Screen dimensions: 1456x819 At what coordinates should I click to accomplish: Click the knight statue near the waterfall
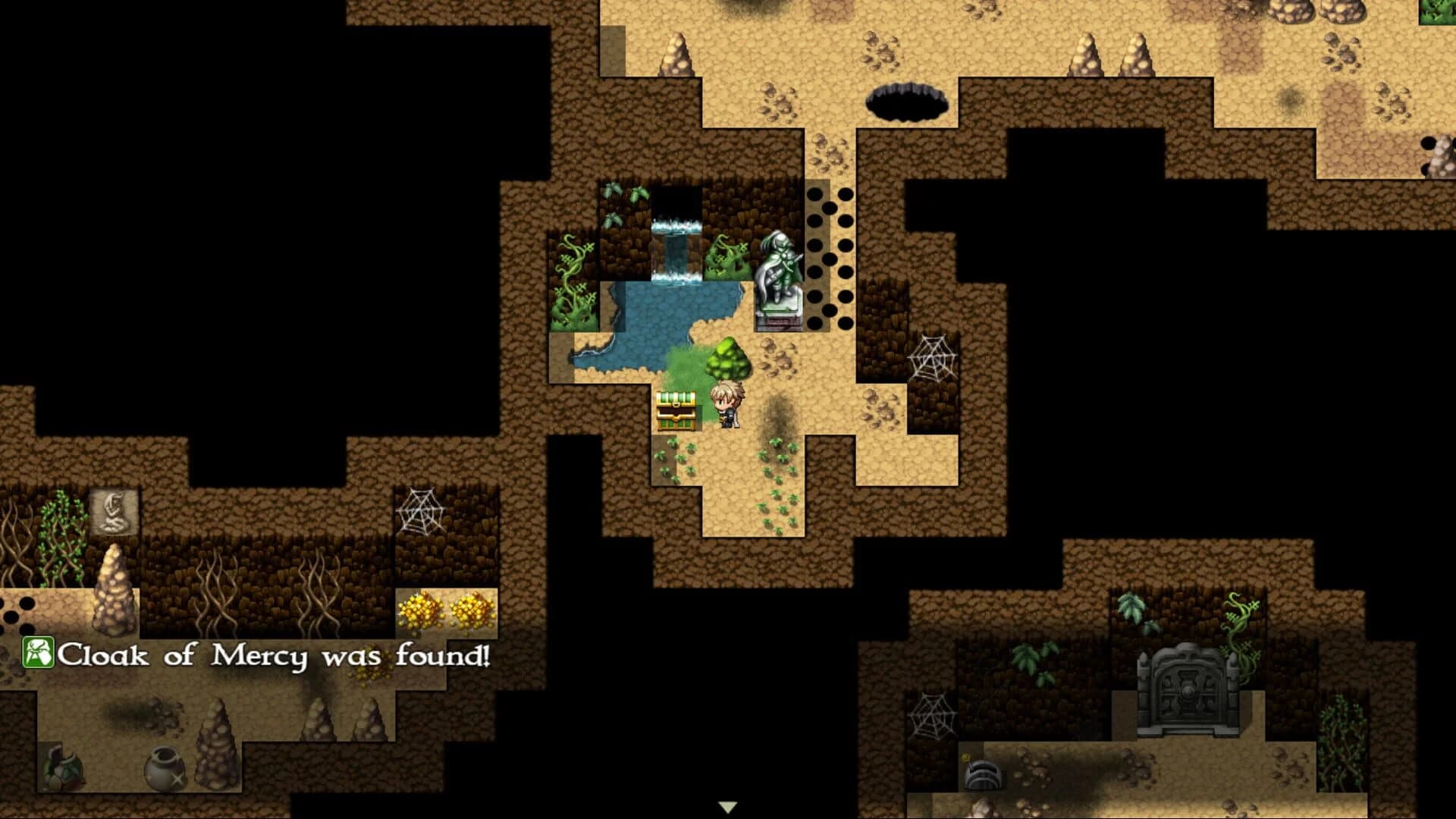point(778,281)
